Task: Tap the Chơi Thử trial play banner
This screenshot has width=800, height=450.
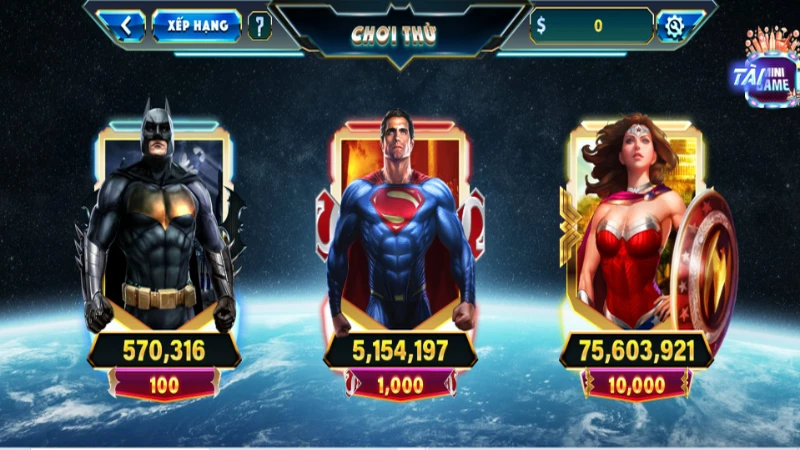Action: 398,33
